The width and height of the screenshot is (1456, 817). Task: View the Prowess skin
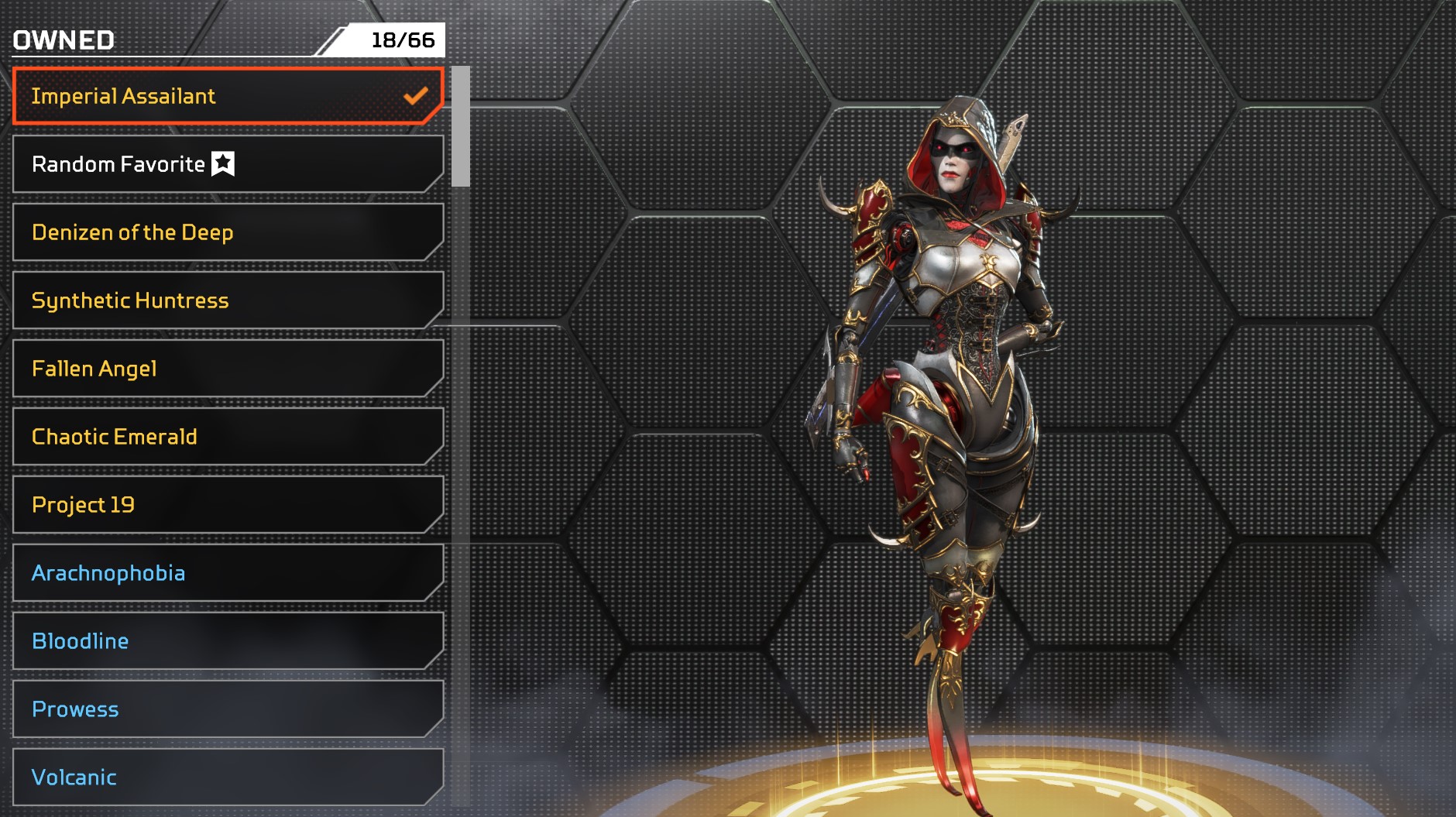[x=228, y=709]
